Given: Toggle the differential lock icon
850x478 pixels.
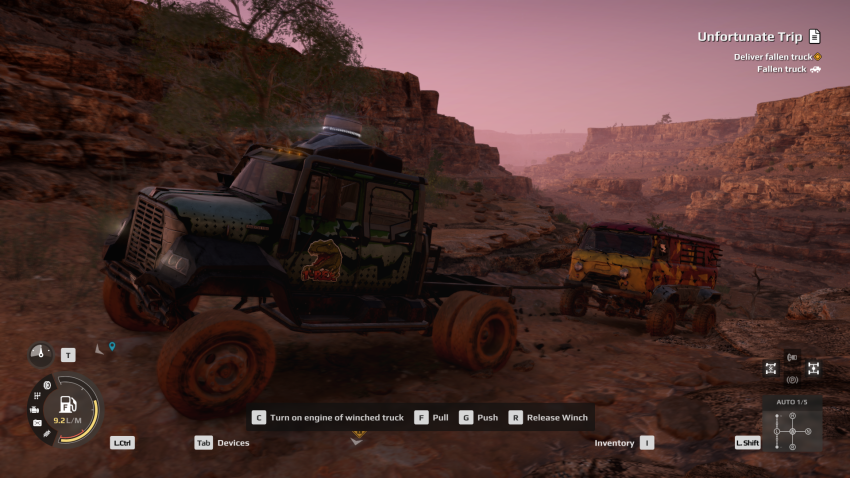Looking at the screenshot, I should (x=770, y=368).
